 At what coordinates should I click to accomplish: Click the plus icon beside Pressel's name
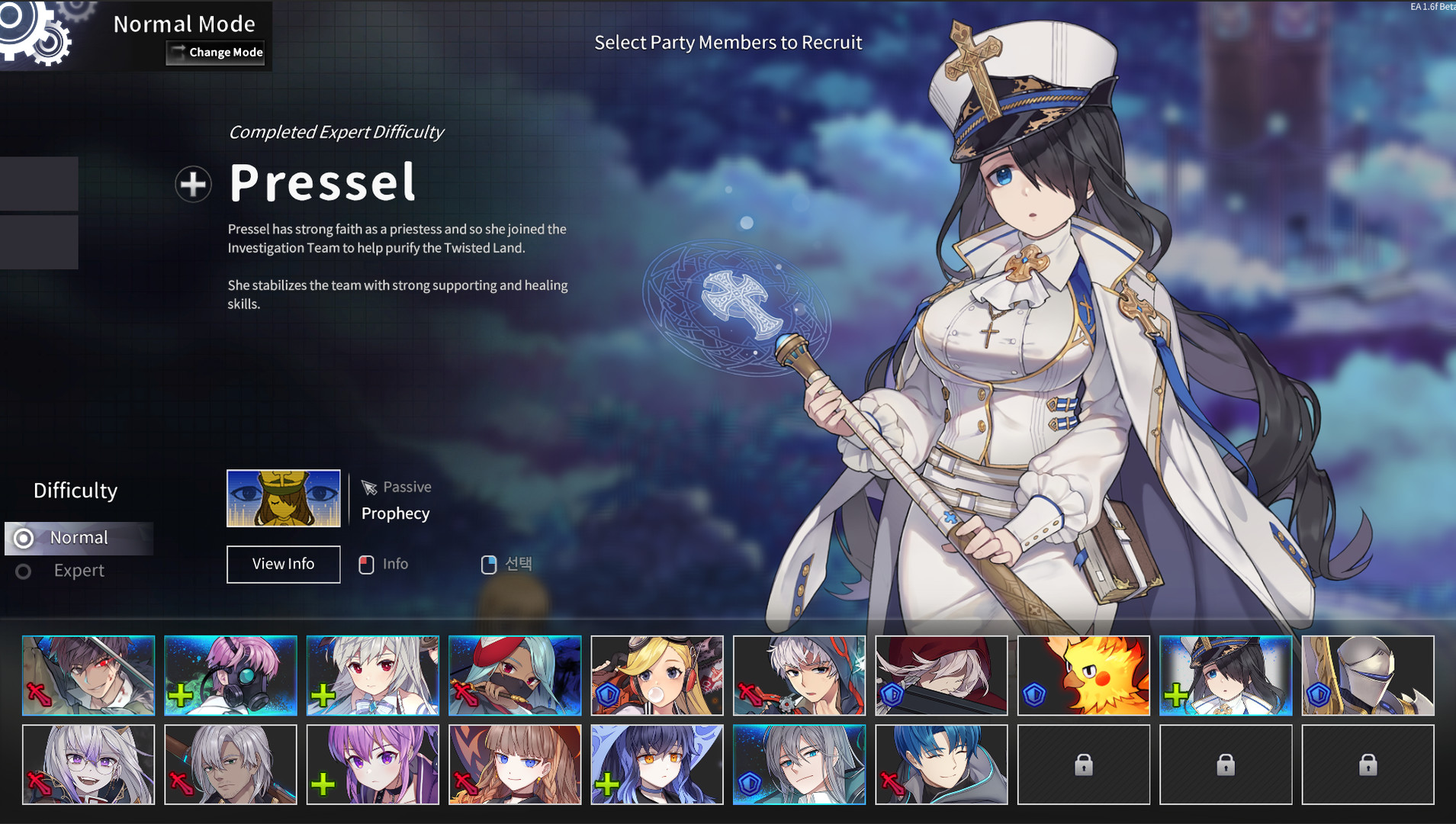(194, 184)
